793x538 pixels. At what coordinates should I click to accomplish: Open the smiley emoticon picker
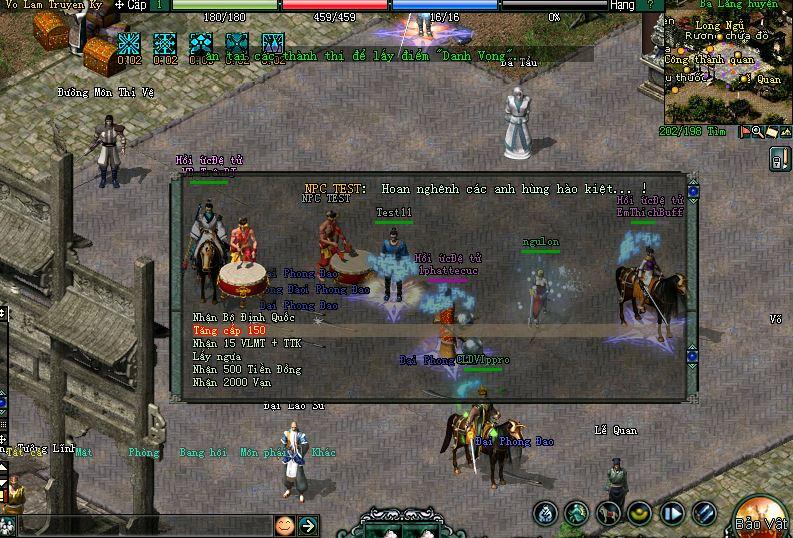coord(285,525)
